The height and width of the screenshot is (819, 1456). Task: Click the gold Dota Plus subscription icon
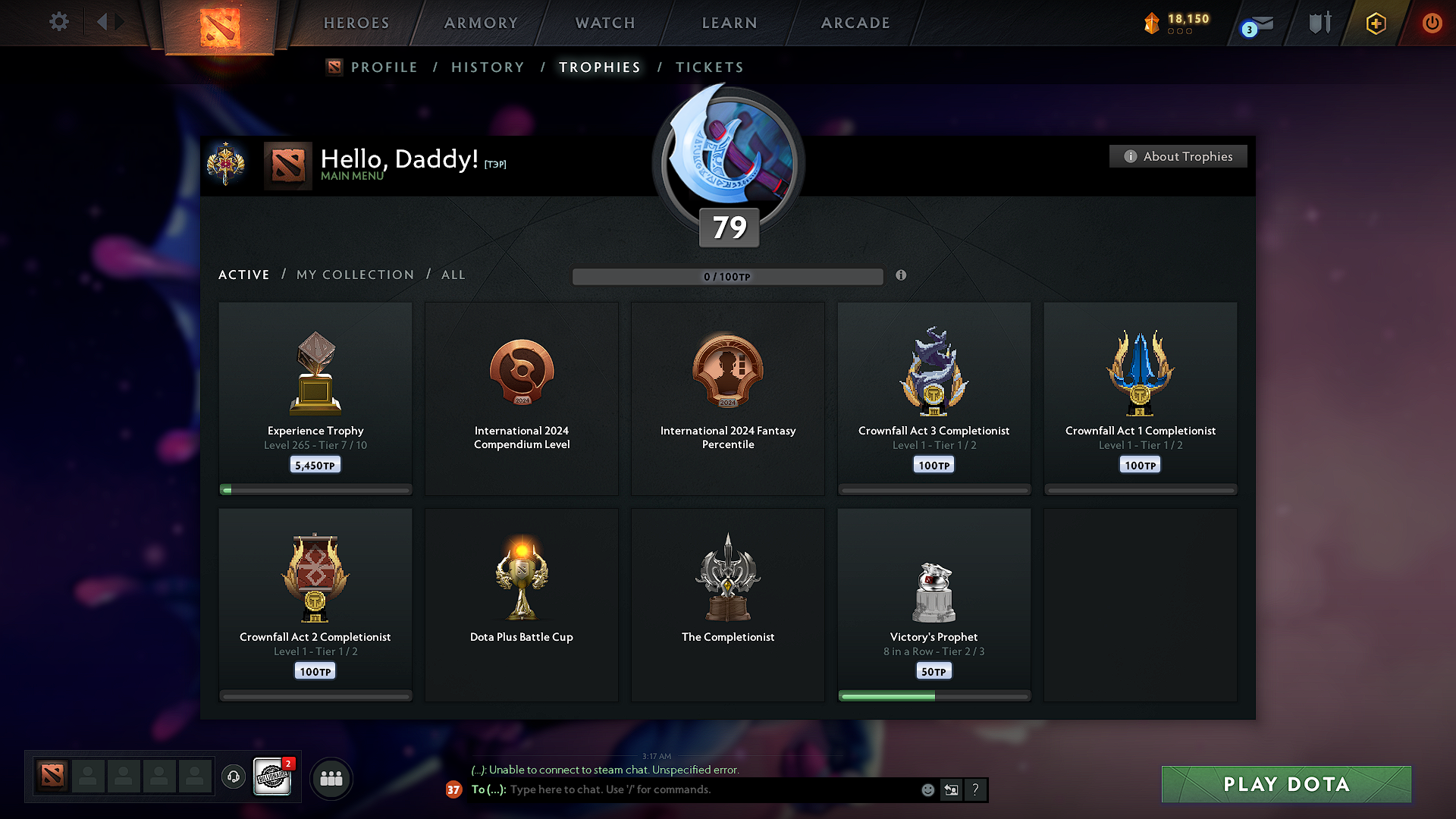coord(1374,23)
